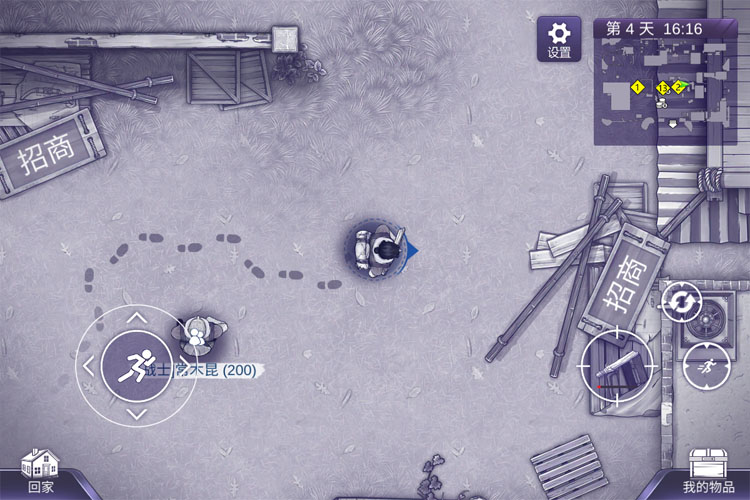Tap the swap weapon arrows icon

point(681,302)
